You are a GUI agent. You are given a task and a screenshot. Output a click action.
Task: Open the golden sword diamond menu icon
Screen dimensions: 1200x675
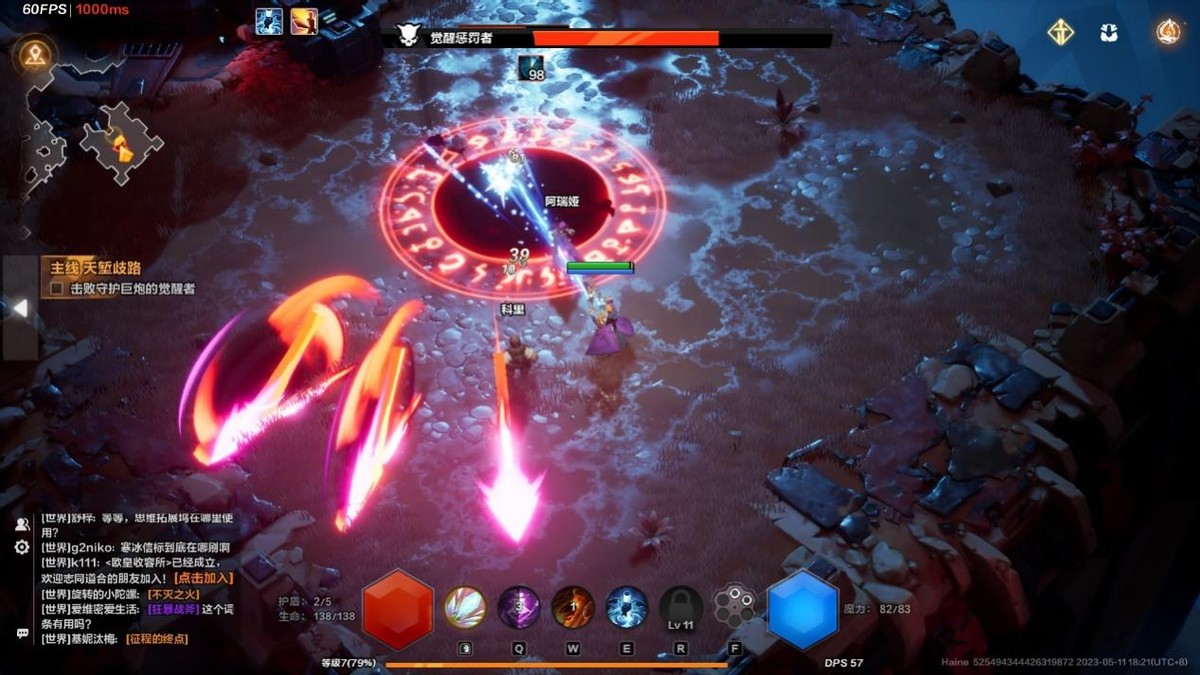coord(1061,32)
